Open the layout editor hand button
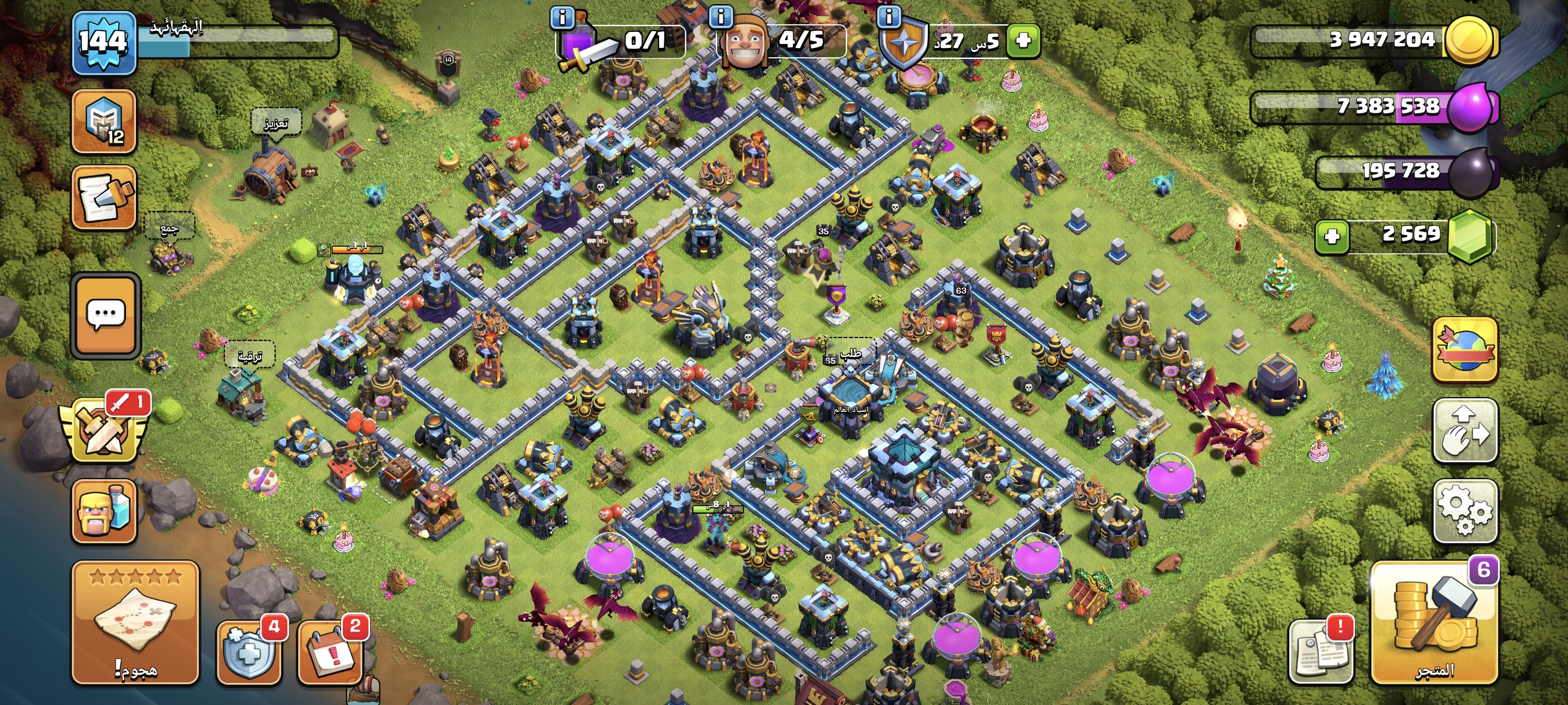This screenshot has height=705, width=1568. point(1465,431)
